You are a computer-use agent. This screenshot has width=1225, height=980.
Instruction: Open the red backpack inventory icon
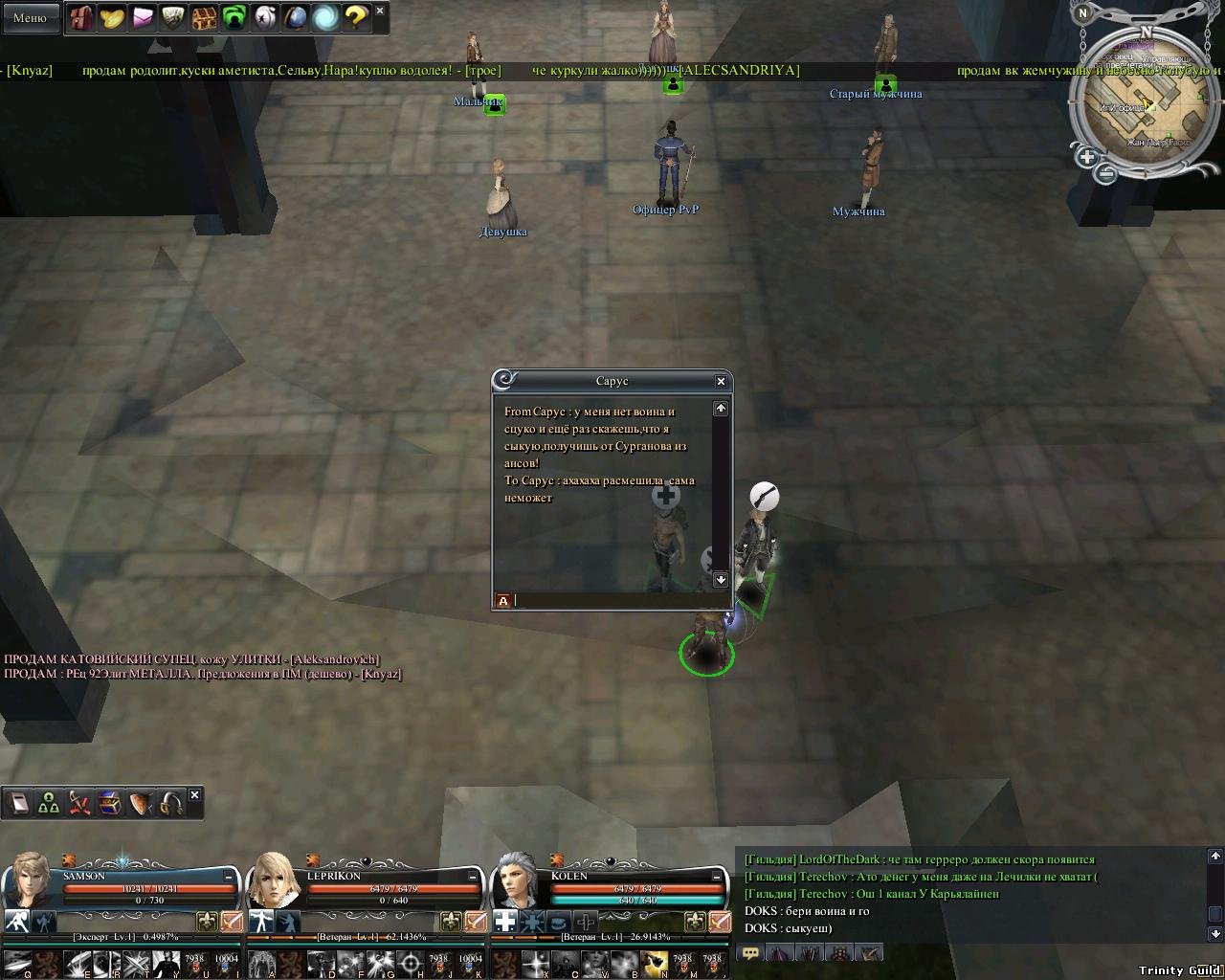coord(81,17)
